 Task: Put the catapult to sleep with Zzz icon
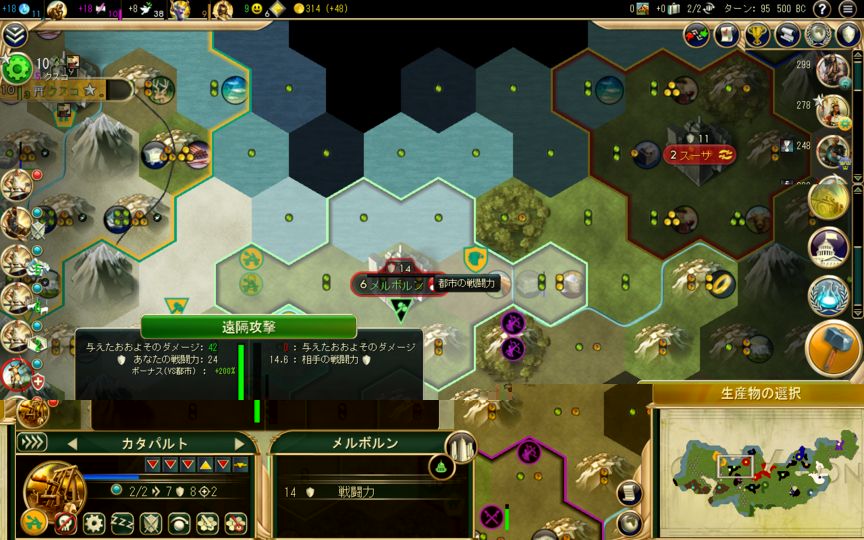point(123,522)
